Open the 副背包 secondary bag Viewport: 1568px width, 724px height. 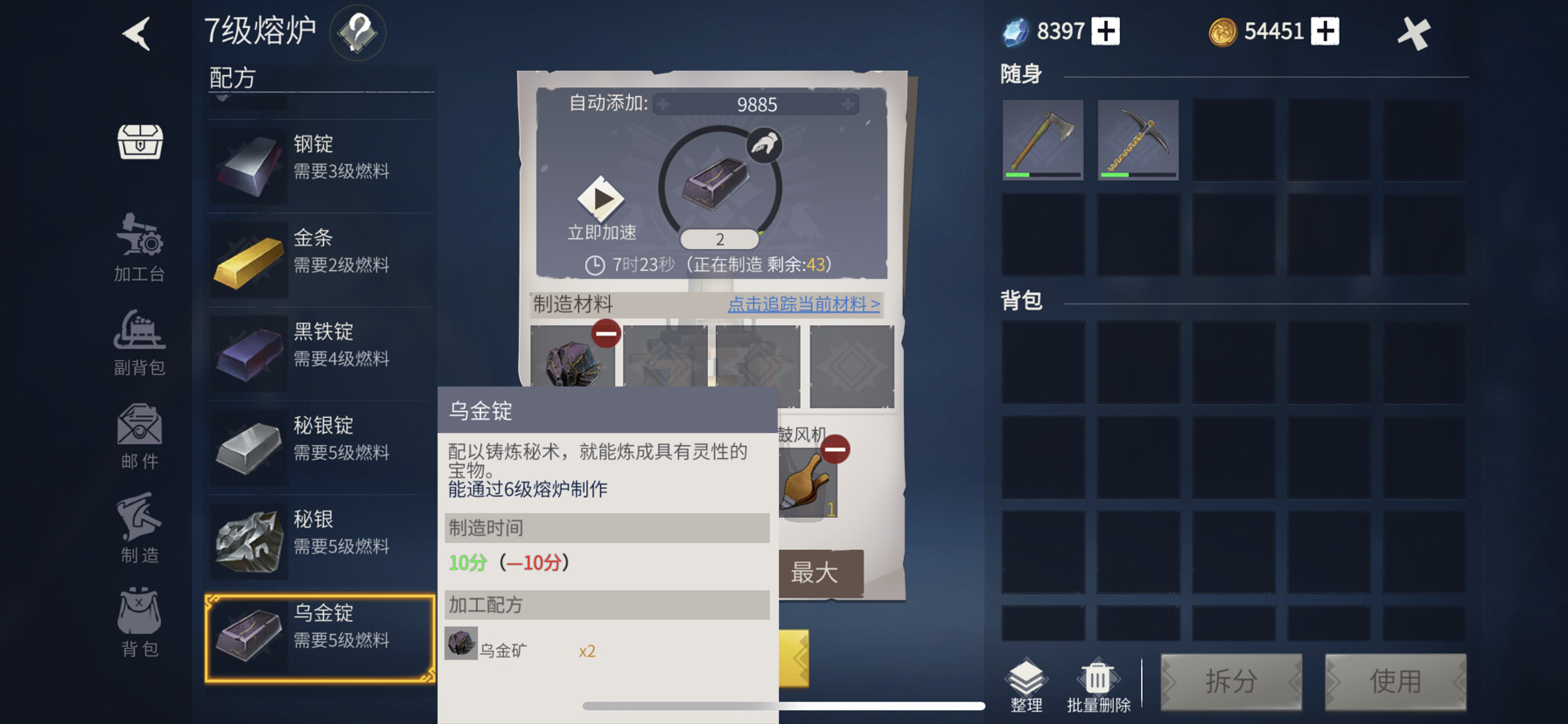pos(140,342)
